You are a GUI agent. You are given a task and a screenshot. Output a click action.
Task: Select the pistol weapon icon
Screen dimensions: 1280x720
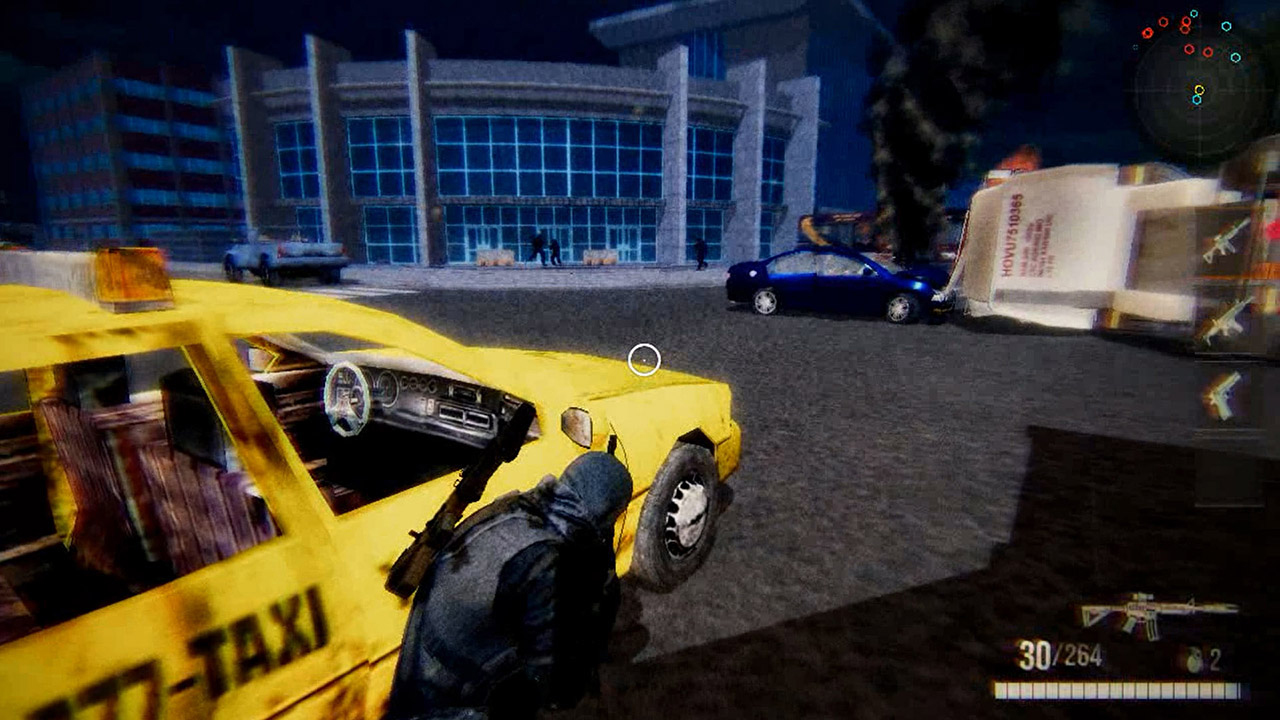[1225, 396]
